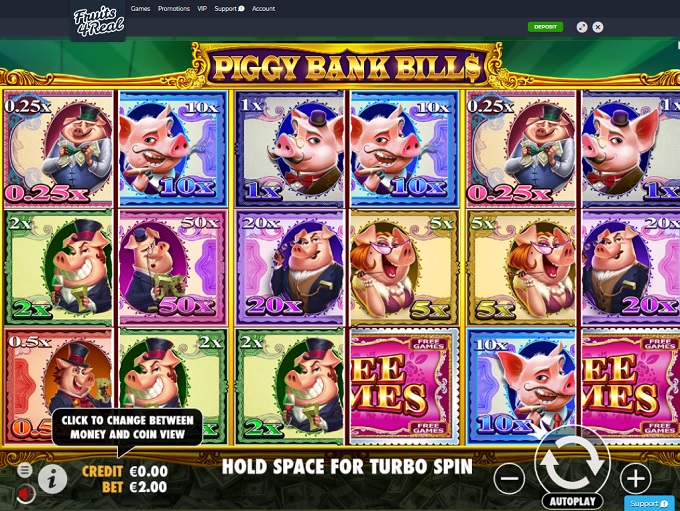The width and height of the screenshot is (680, 511).
Task: Visit the VIP section
Action: 202,8
